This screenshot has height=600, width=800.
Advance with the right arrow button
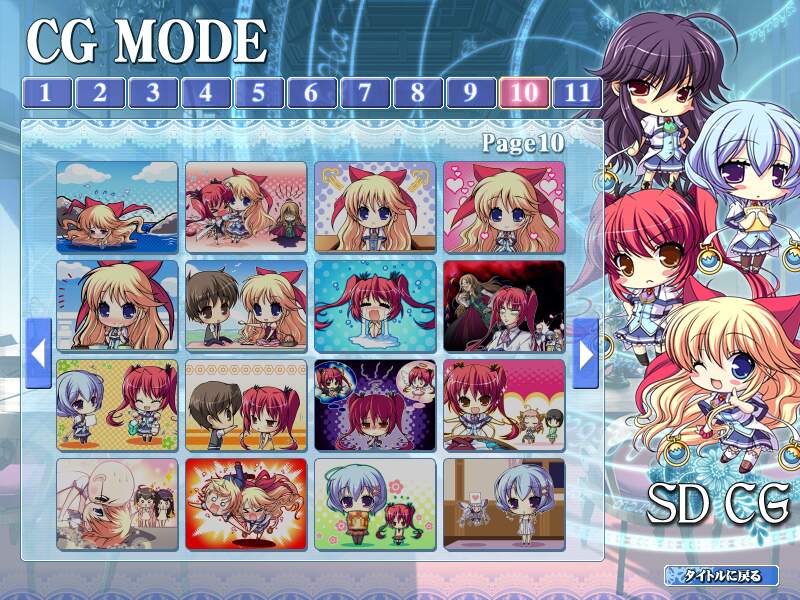[x=586, y=353]
